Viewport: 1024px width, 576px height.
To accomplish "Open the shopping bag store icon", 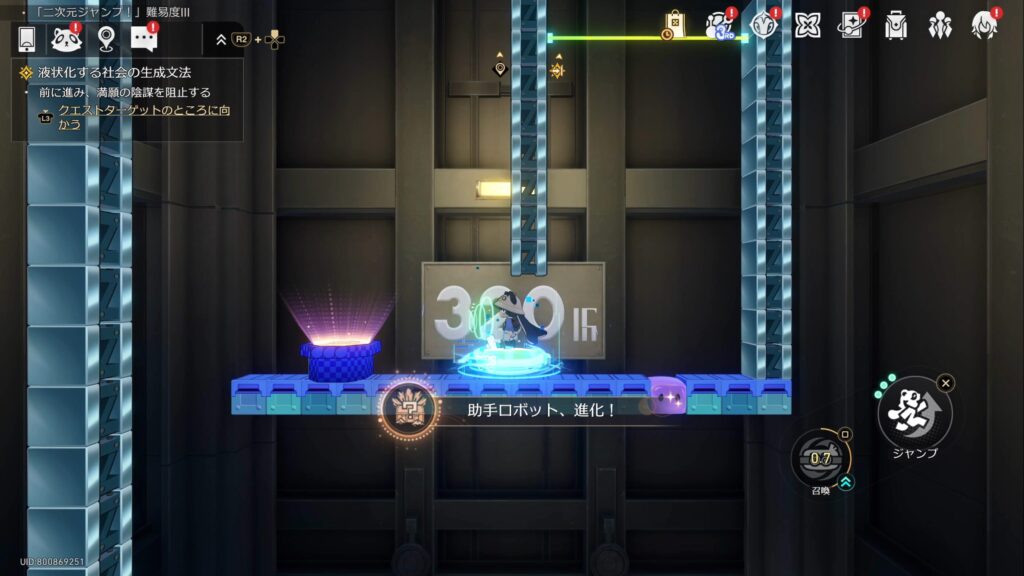I will pyautogui.click(x=675, y=25).
